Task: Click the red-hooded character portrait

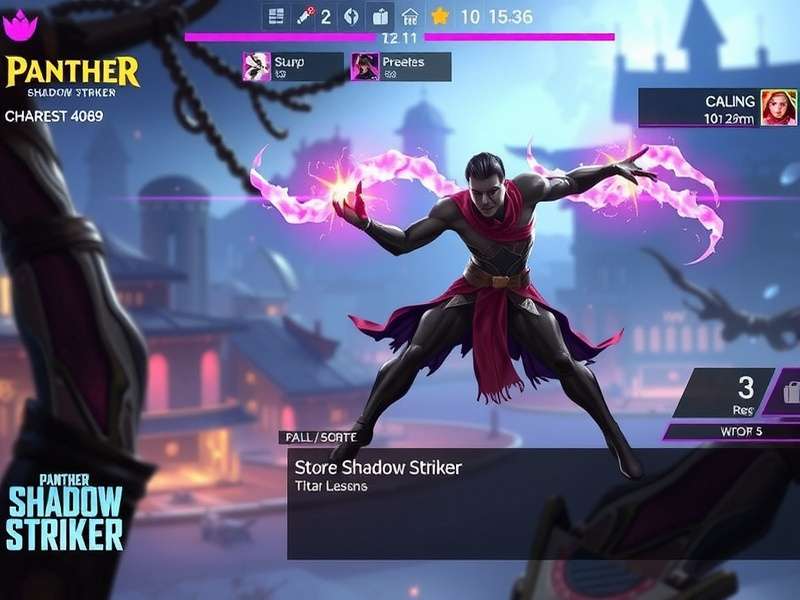Action: coord(778,108)
